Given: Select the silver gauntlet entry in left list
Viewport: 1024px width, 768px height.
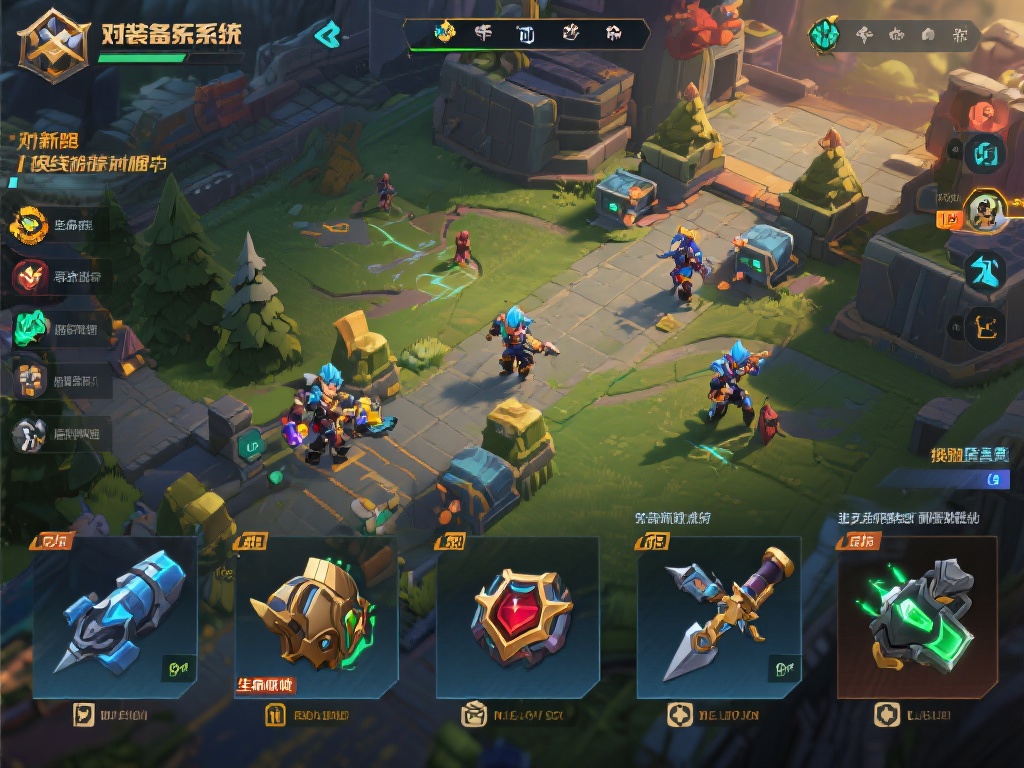Looking at the screenshot, I should click(29, 433).
